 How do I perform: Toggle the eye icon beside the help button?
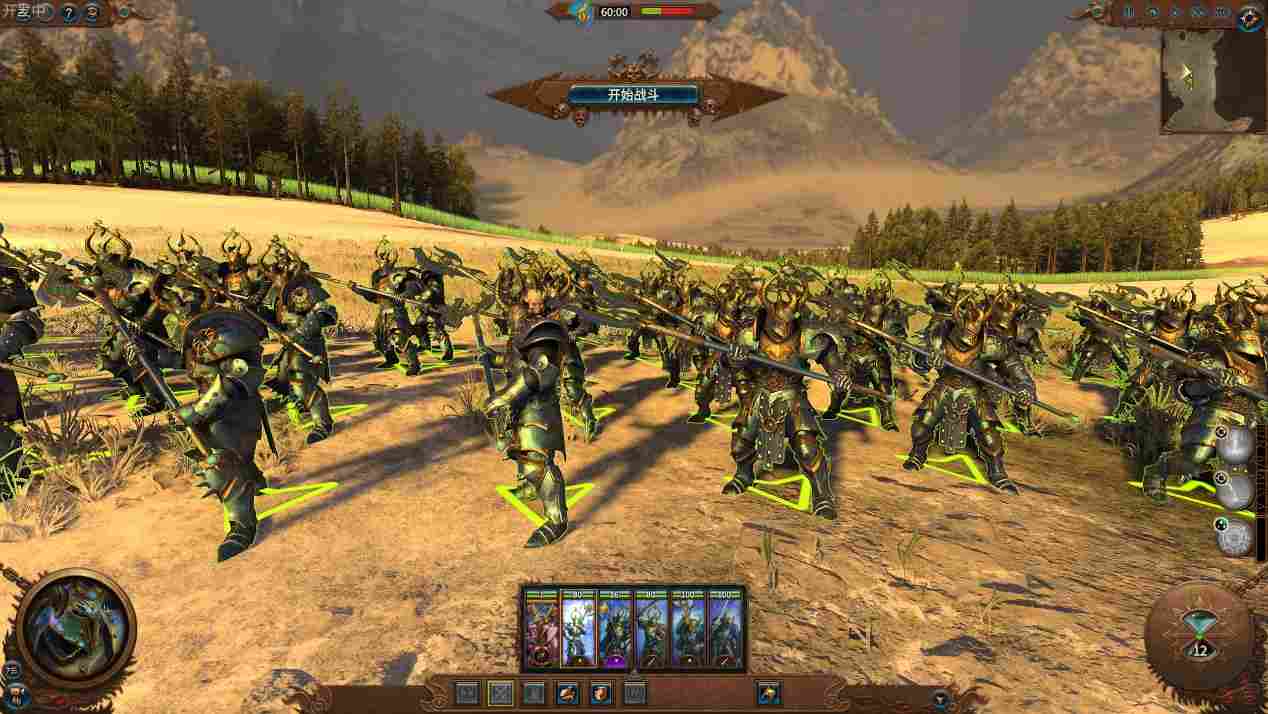pyautogui.click(x=93, y=14)
